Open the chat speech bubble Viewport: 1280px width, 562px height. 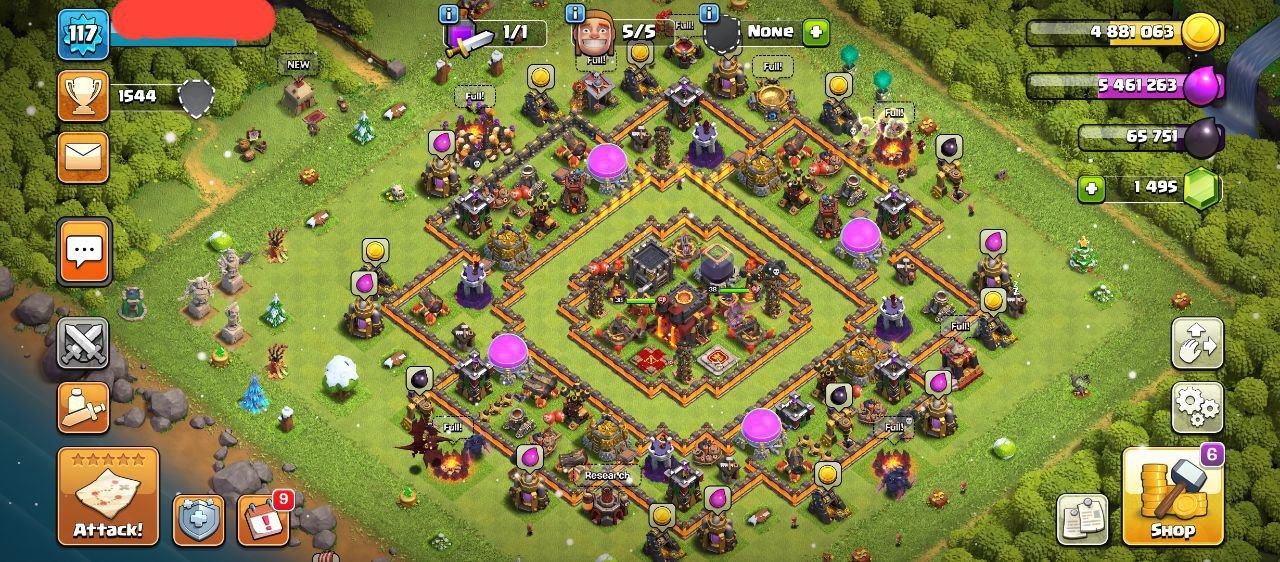pyautogui.click(x=84, y=249)
